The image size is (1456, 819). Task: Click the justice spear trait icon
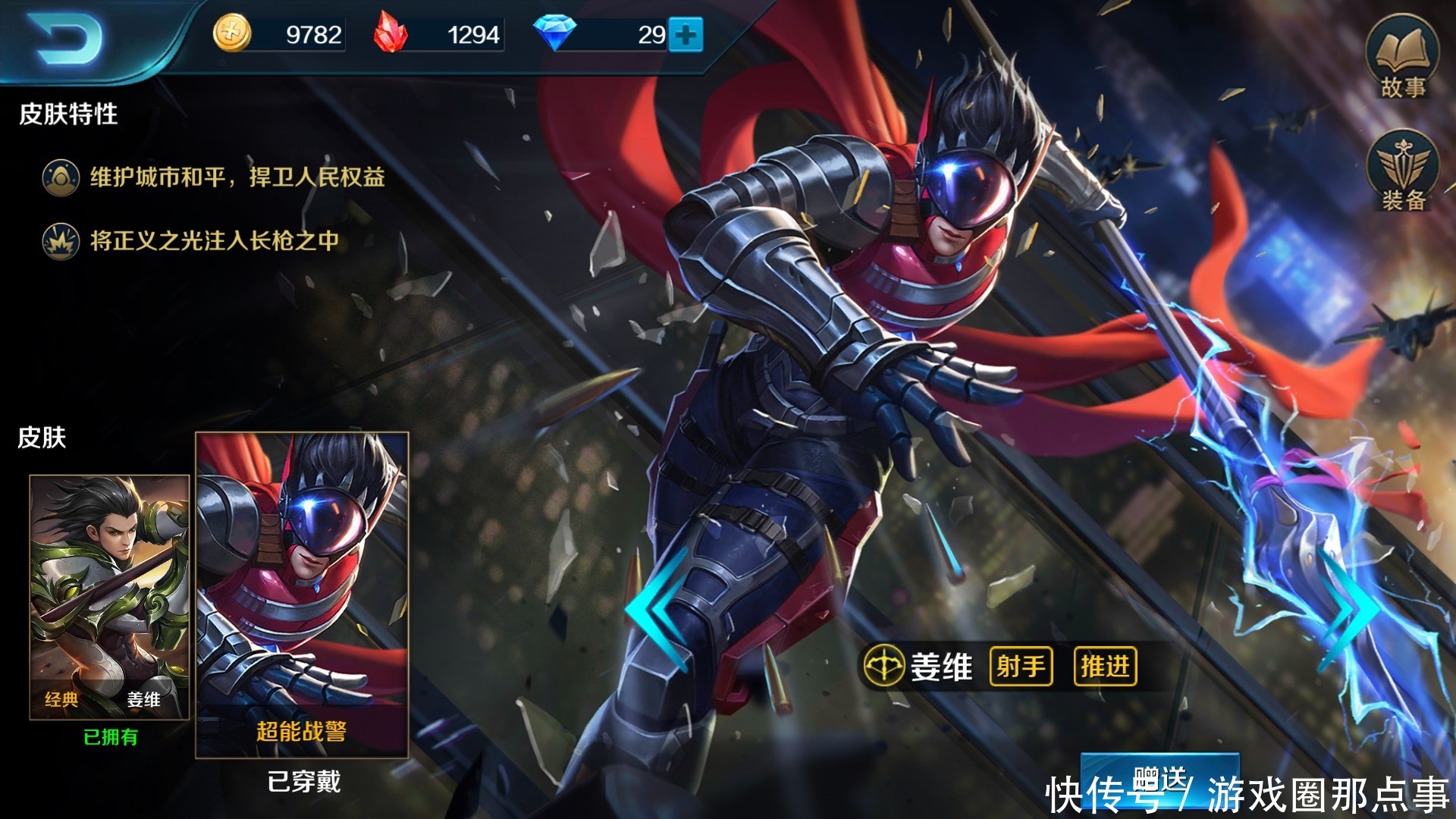point(59,243)
